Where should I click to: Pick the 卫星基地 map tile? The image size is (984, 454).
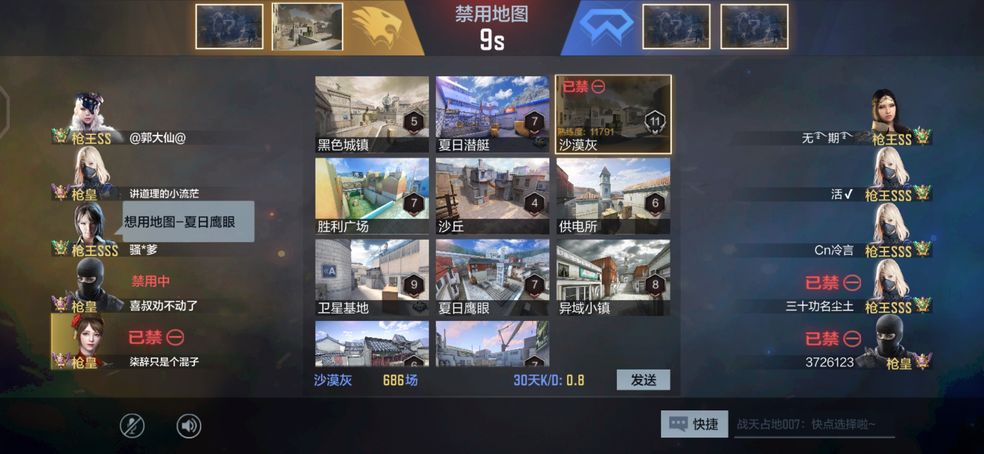point(372,276)
